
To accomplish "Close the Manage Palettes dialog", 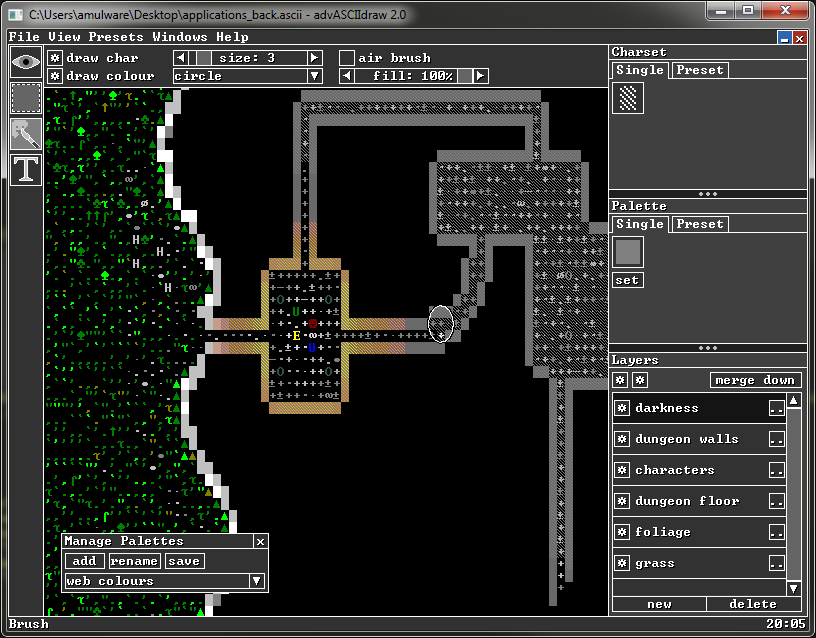I will coord(260,542).
